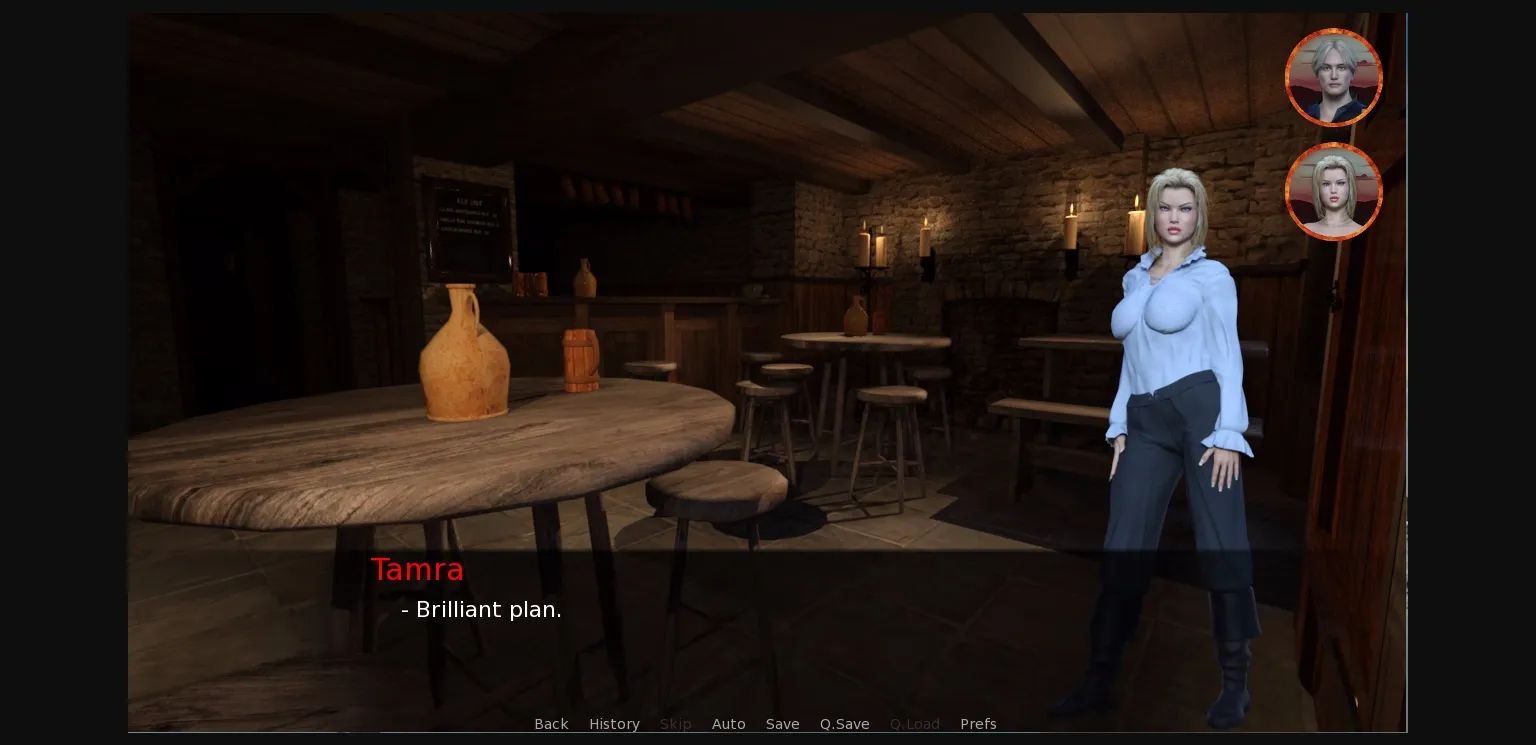Enable Skip mode
Image resolution: width=1536 pixels, height=745 pixels.
click(675, 724)
